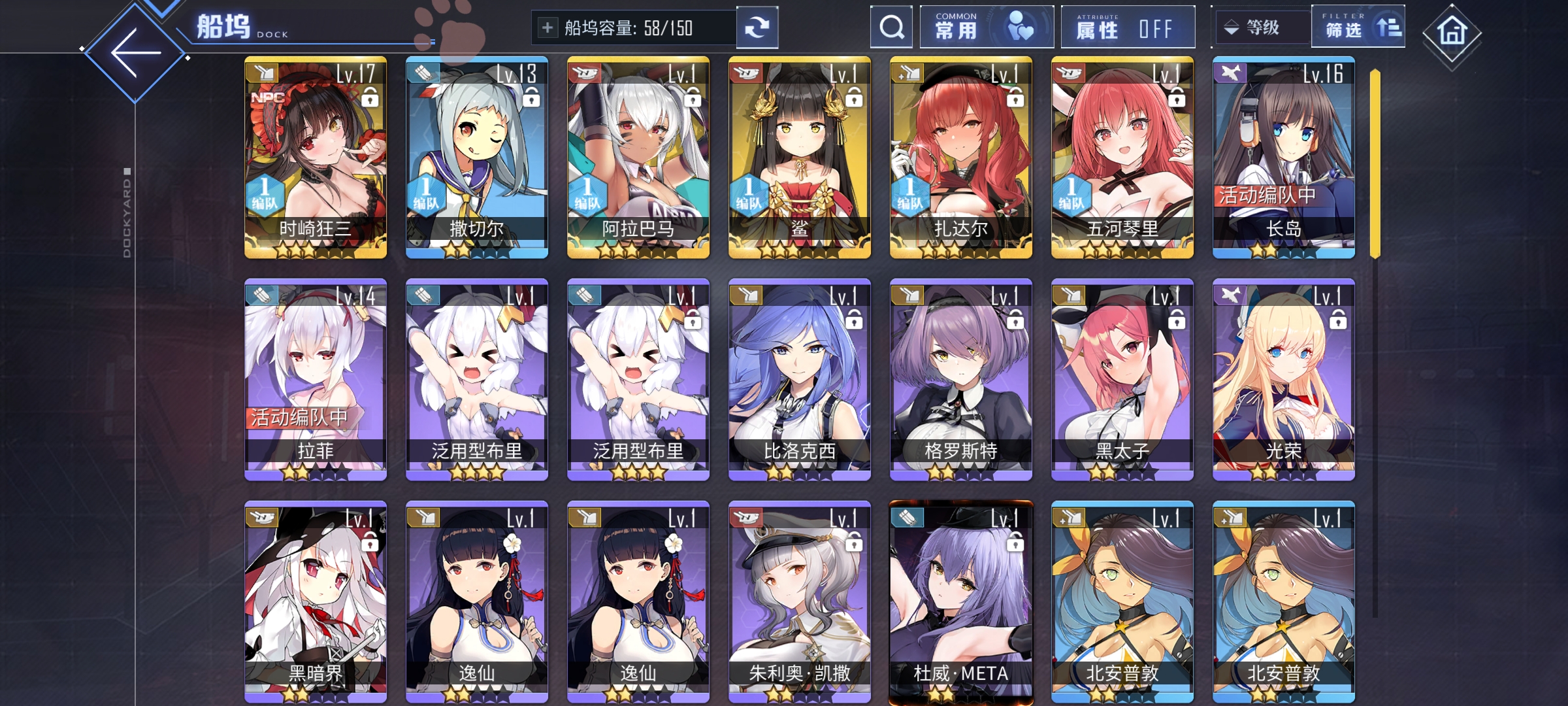Click the dock capacity 58/150 field

pyautogui.click(x=627, y=27)
